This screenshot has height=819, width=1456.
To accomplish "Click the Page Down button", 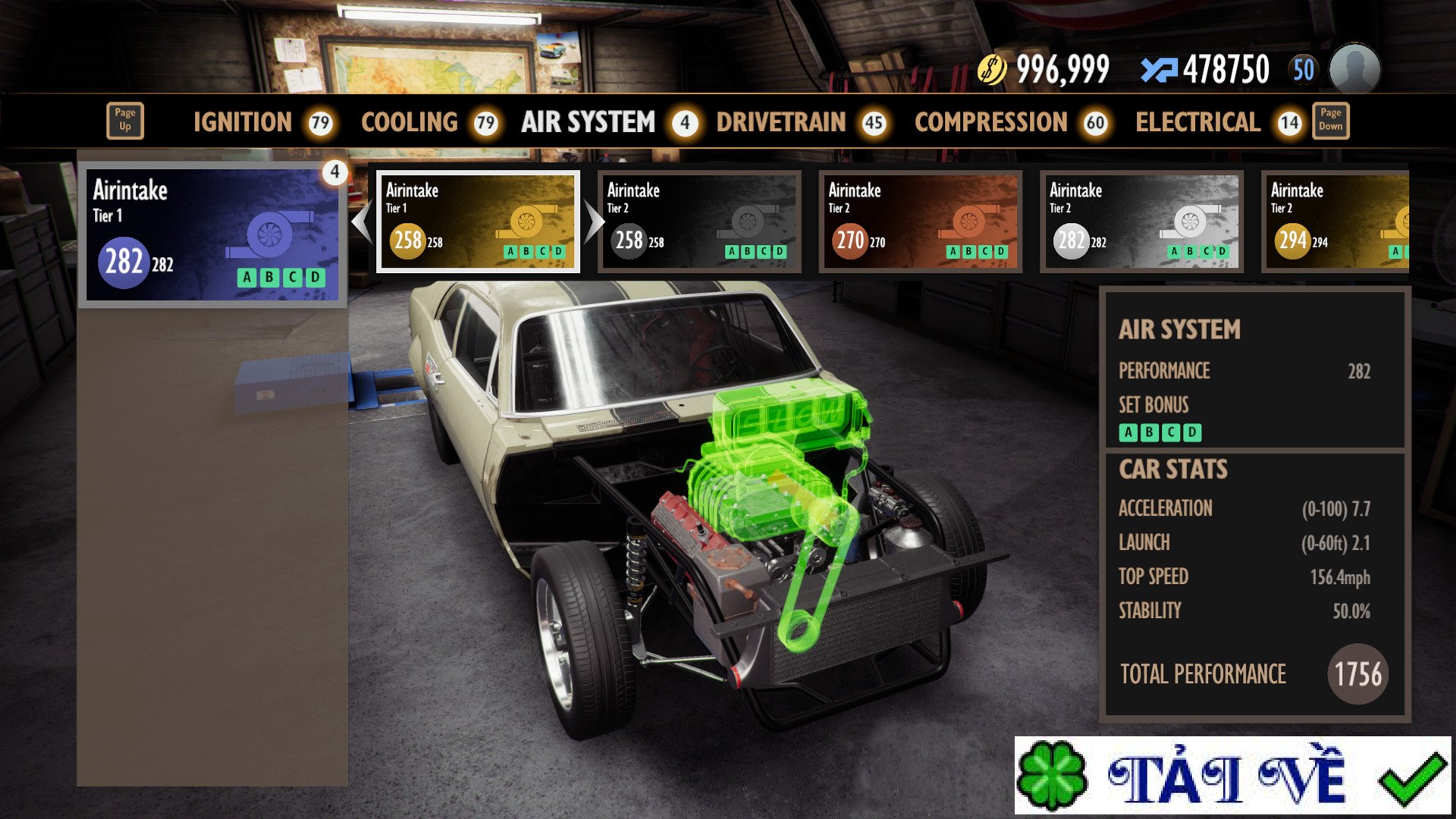I will [x=1330, y=121].
